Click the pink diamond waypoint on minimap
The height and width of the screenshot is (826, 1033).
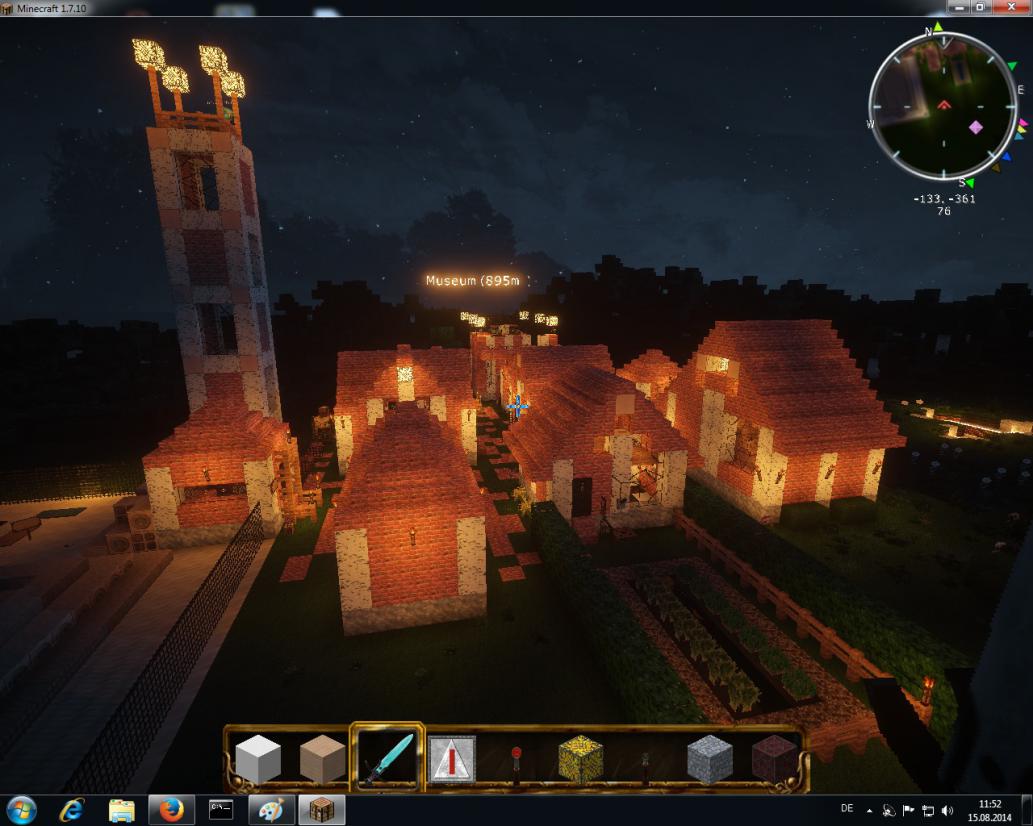point(976,127)
